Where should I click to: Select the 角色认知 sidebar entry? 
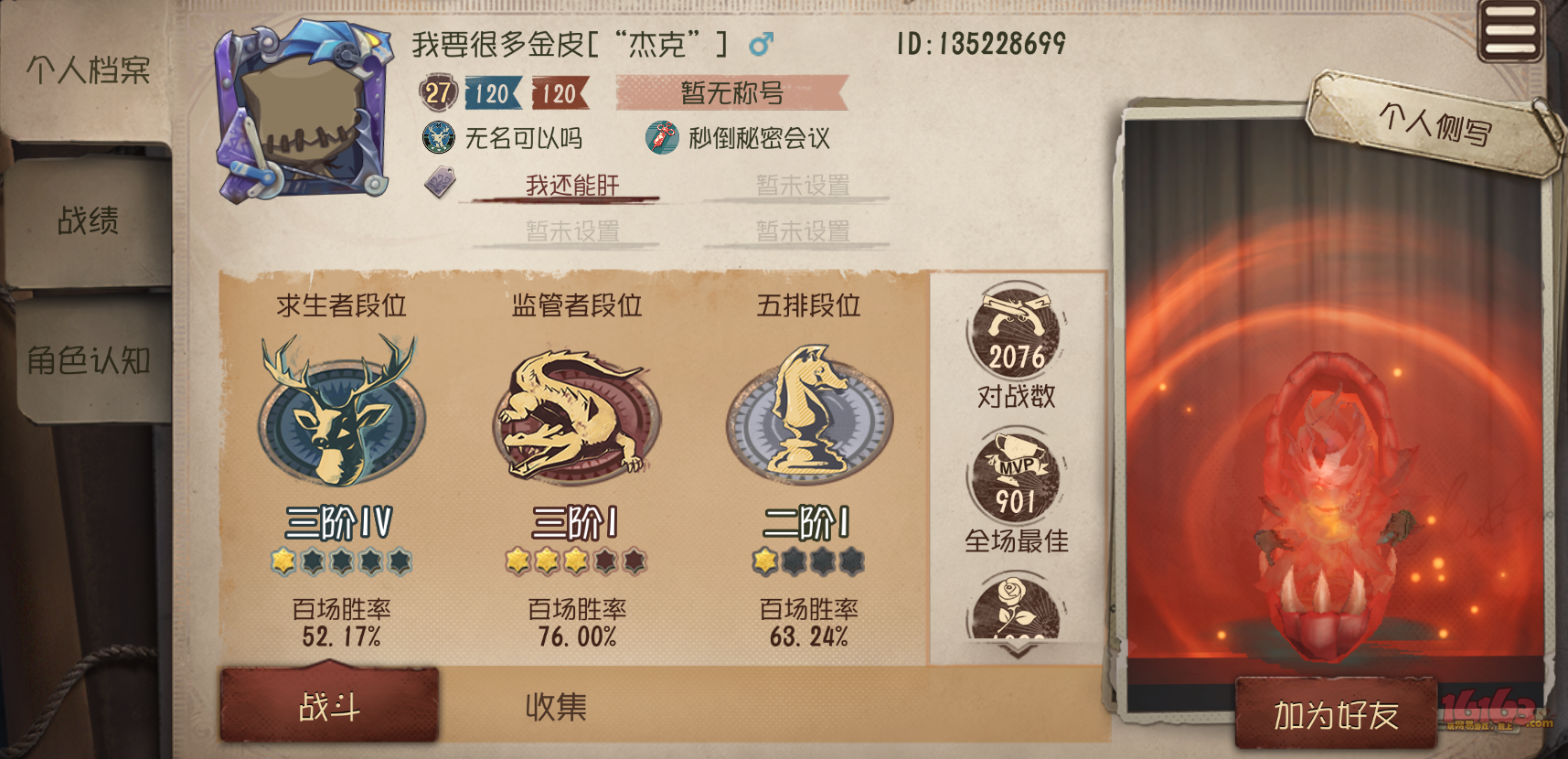pyautogui.click(x=85, y=360)
